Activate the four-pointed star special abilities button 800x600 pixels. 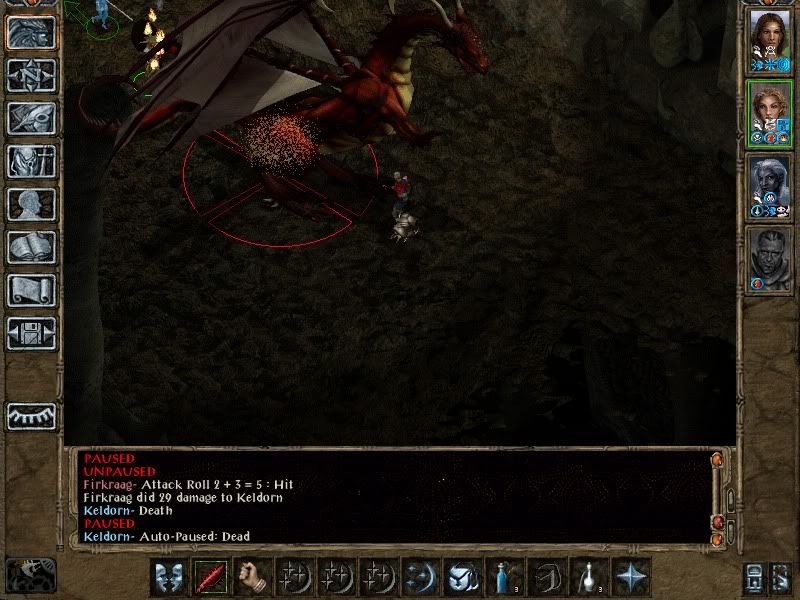pos(631,577)
